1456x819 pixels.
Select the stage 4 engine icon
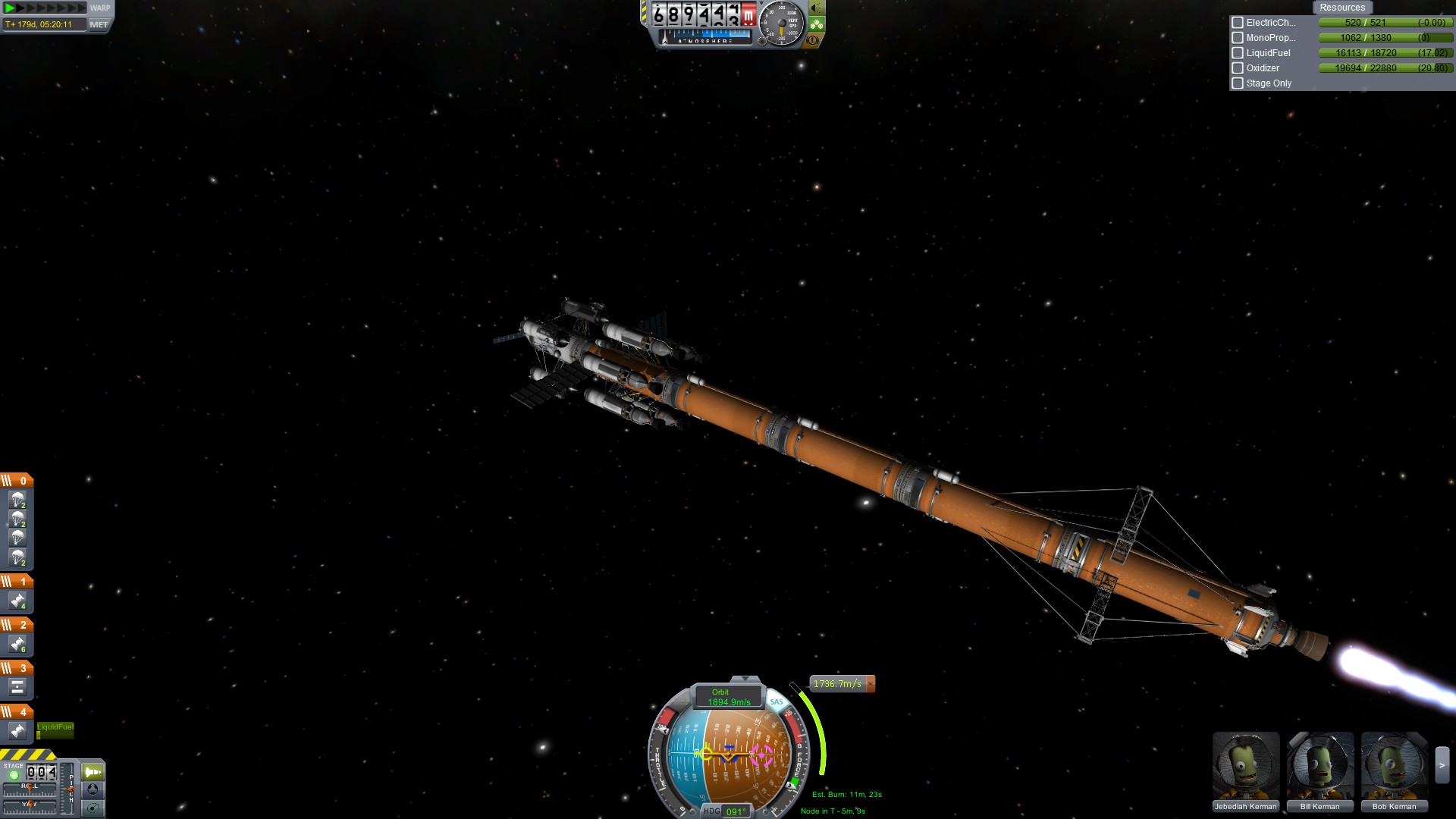17,730
